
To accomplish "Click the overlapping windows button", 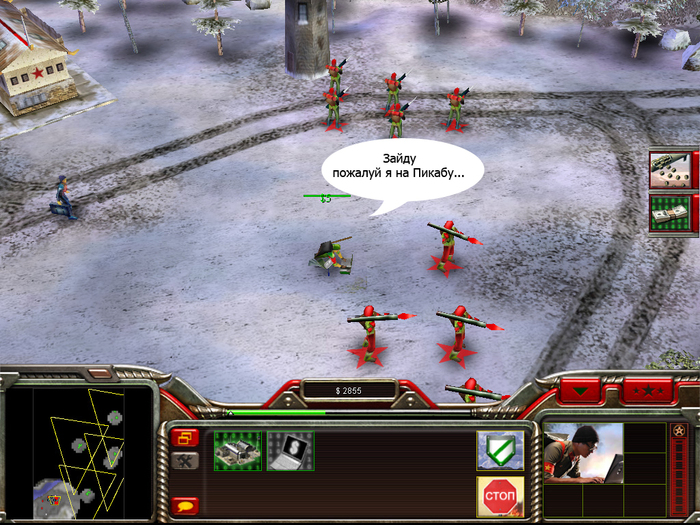I will [x=185, y=438].
